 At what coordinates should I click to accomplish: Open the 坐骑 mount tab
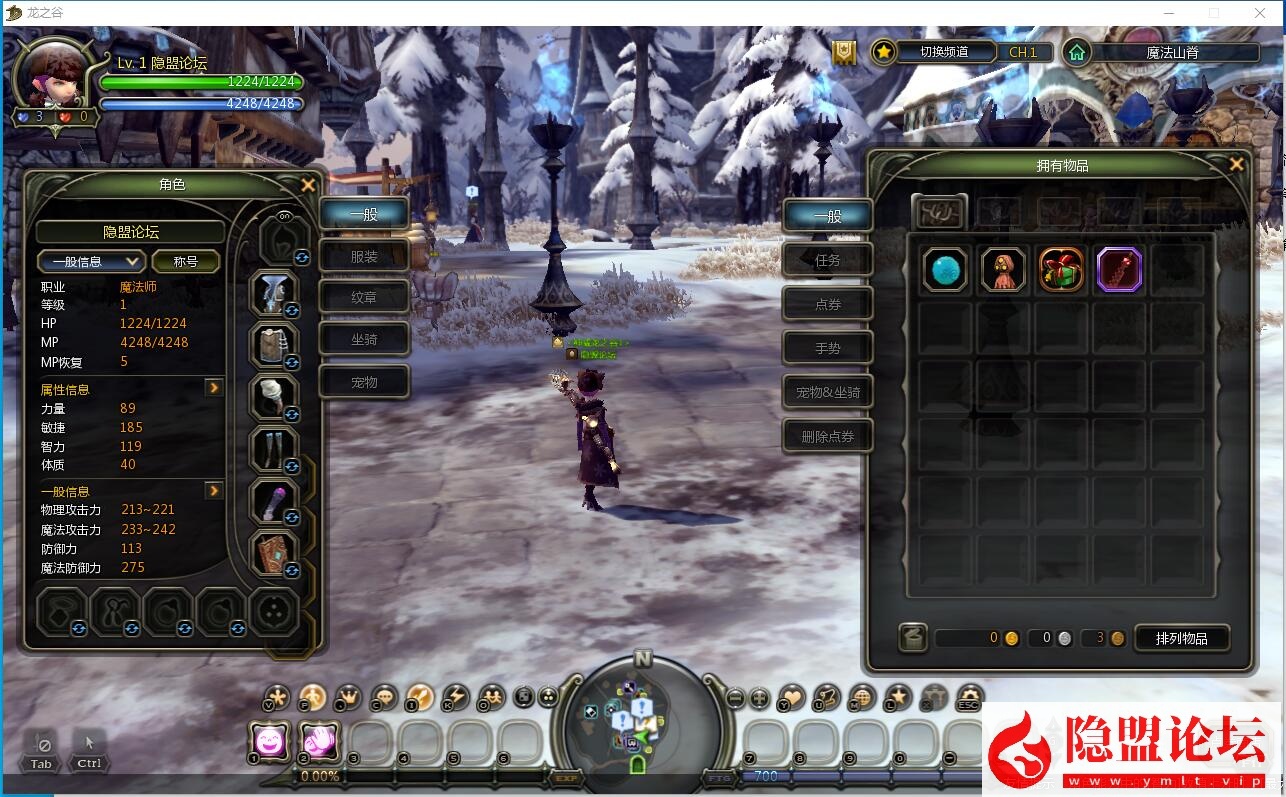364,340
